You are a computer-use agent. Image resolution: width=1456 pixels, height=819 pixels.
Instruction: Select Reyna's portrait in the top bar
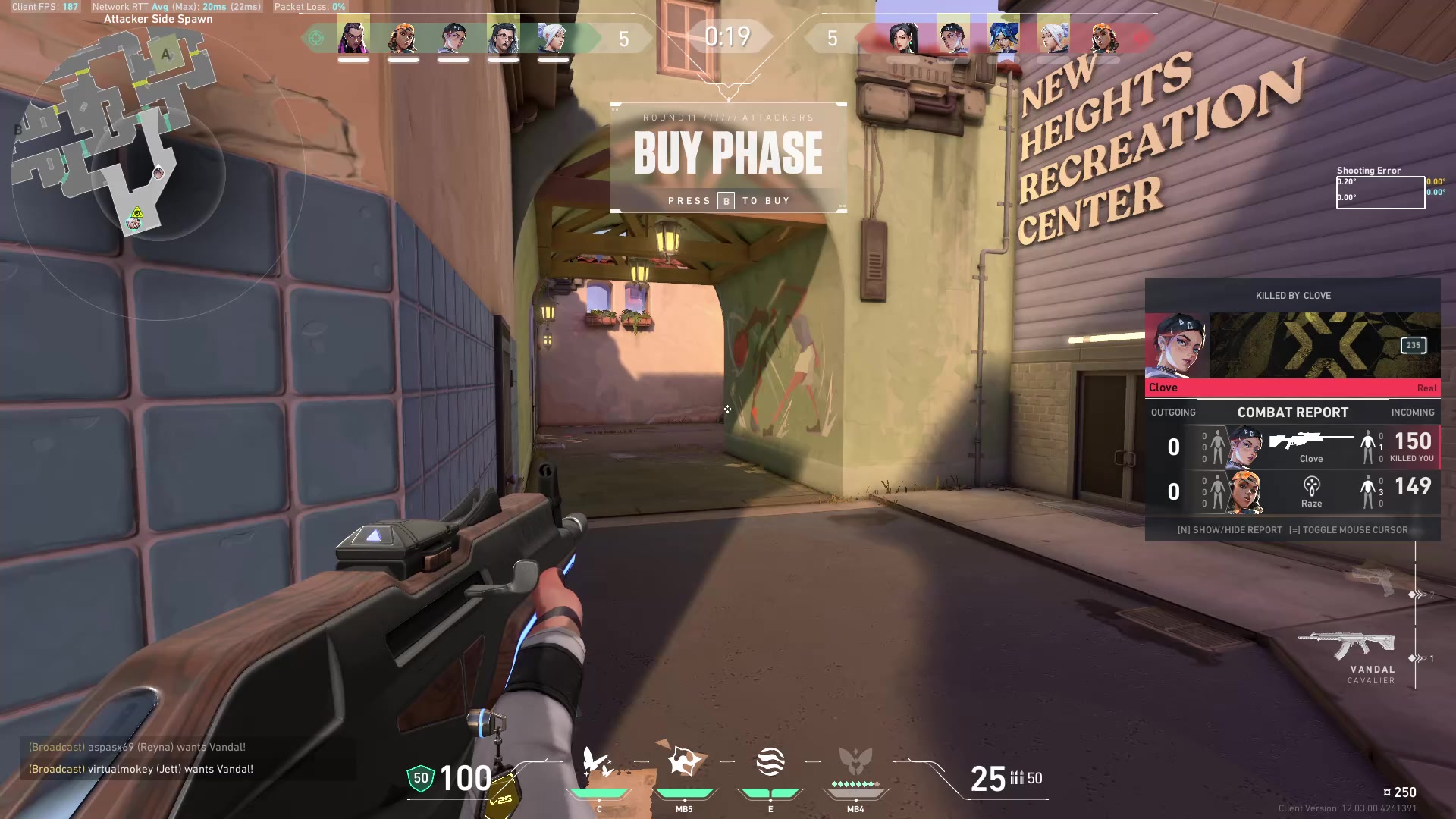click(x=353, y=37)
